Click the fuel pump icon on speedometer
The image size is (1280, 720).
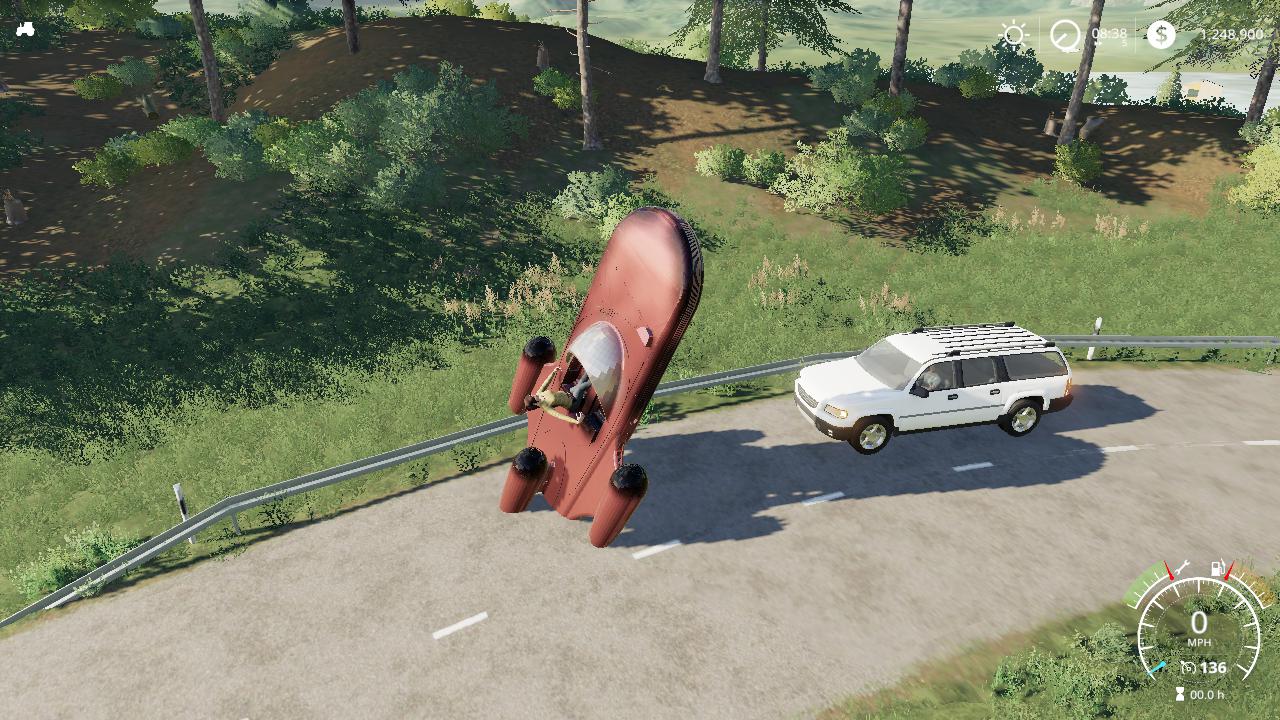coord(1218,569)
